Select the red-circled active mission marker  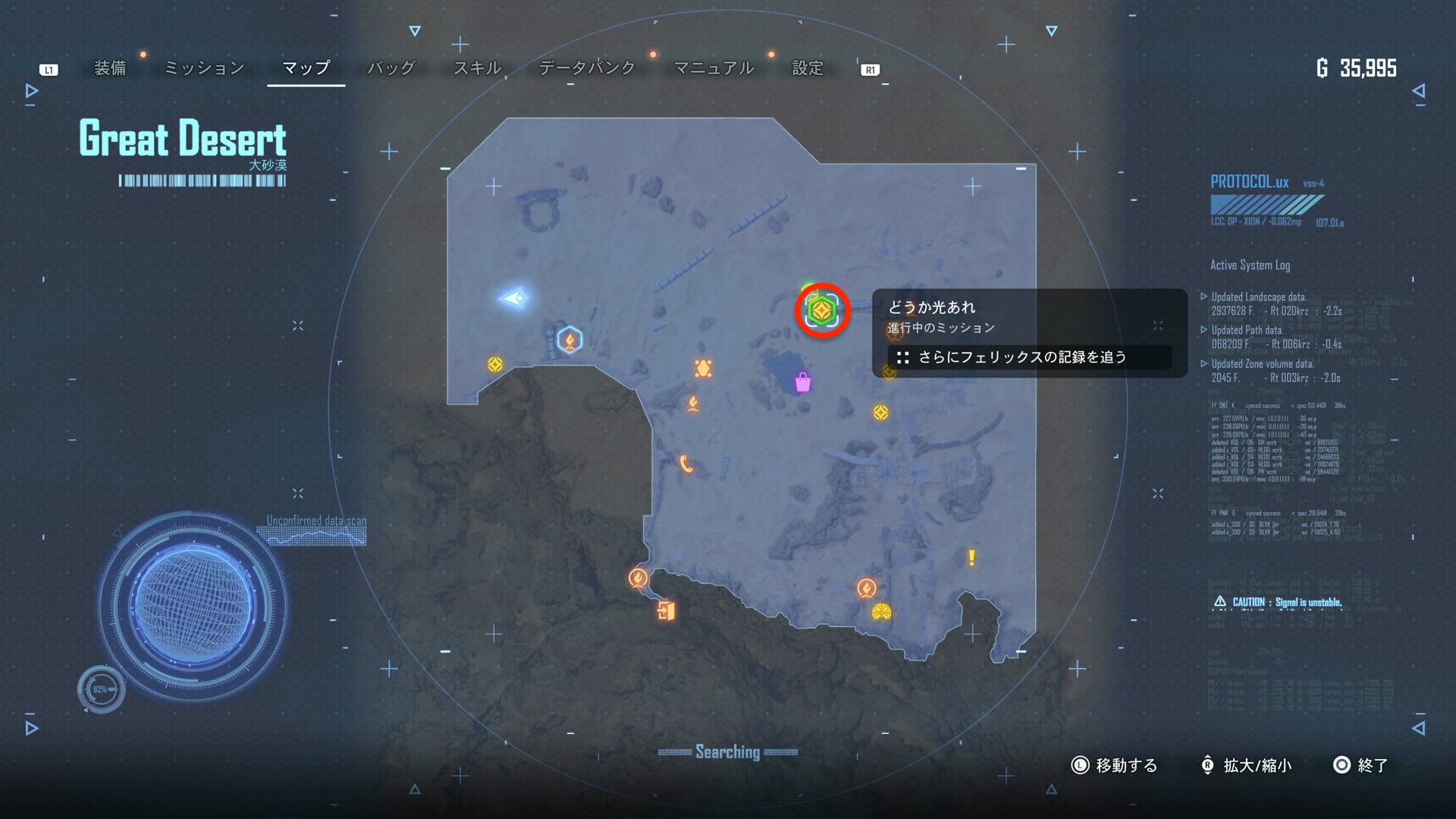tap(822, 311)
